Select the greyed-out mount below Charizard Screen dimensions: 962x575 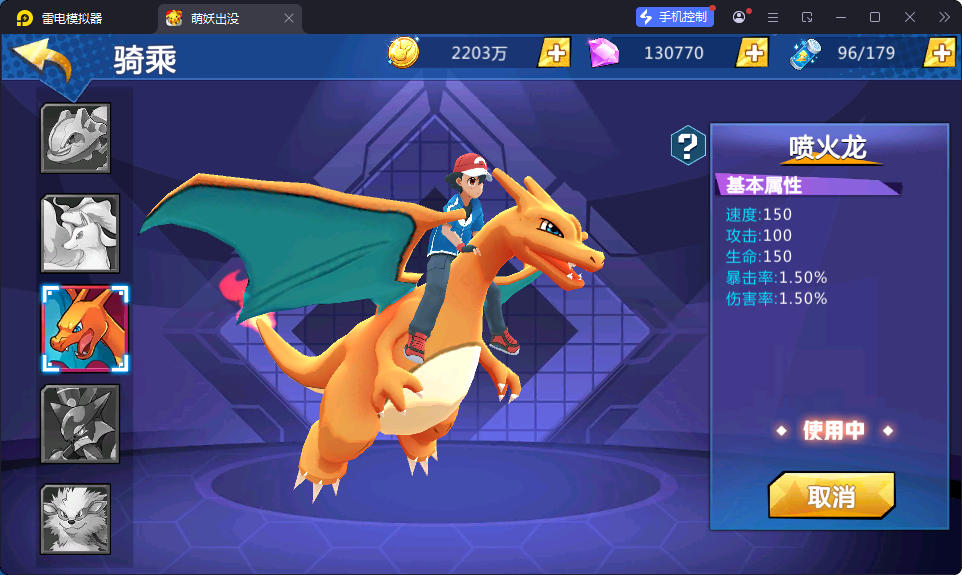pos(80,424)
